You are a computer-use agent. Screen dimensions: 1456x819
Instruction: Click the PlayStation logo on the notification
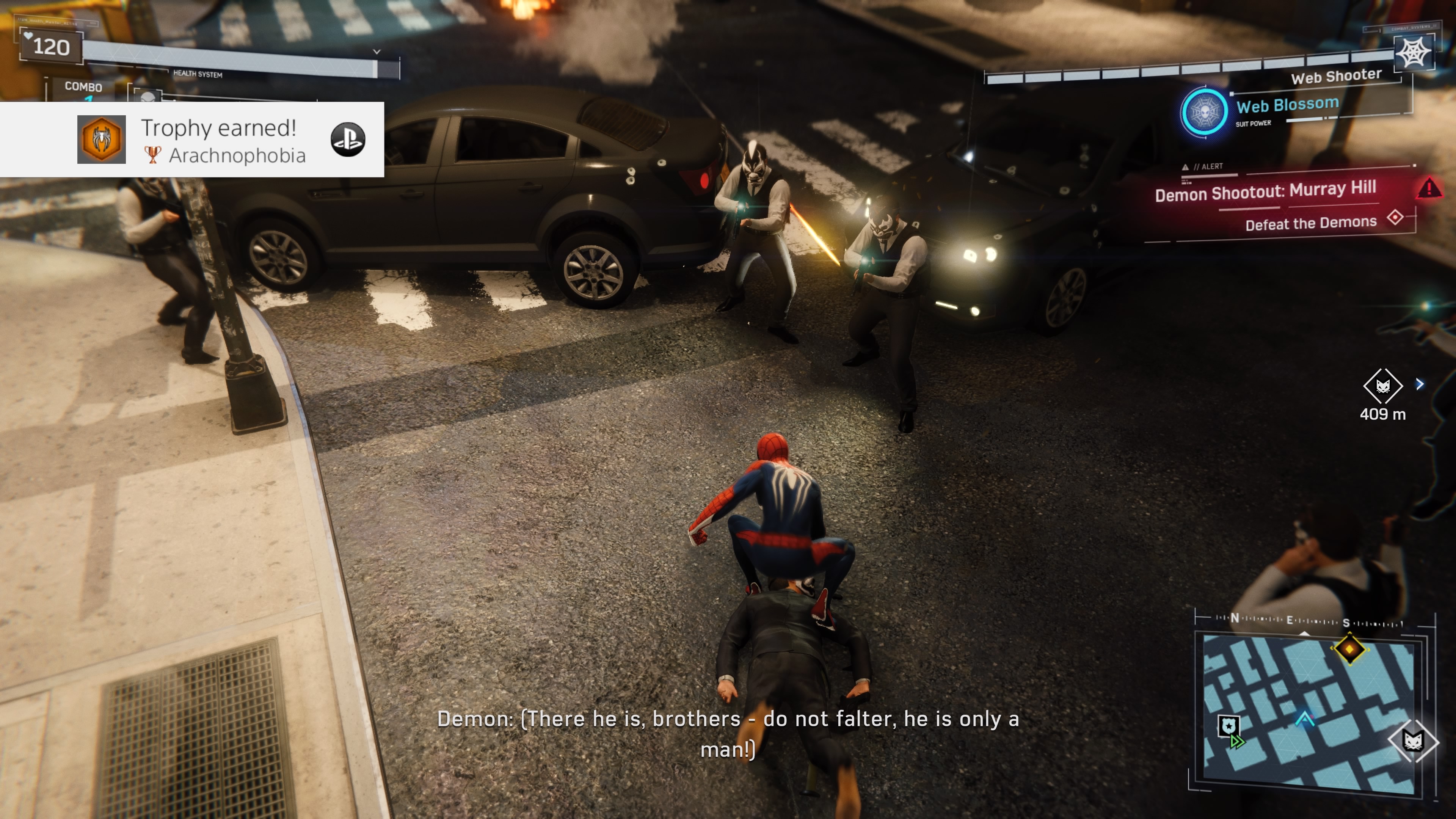tap(348, 140)
